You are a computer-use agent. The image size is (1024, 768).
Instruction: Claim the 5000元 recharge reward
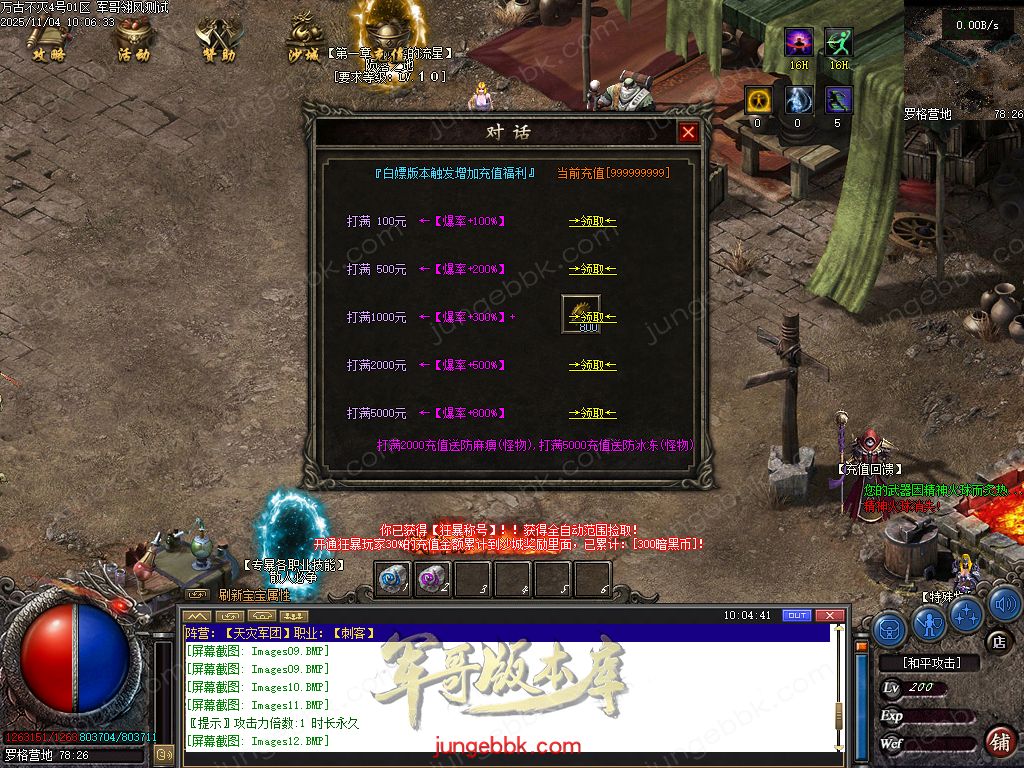[x=592, y=413]
